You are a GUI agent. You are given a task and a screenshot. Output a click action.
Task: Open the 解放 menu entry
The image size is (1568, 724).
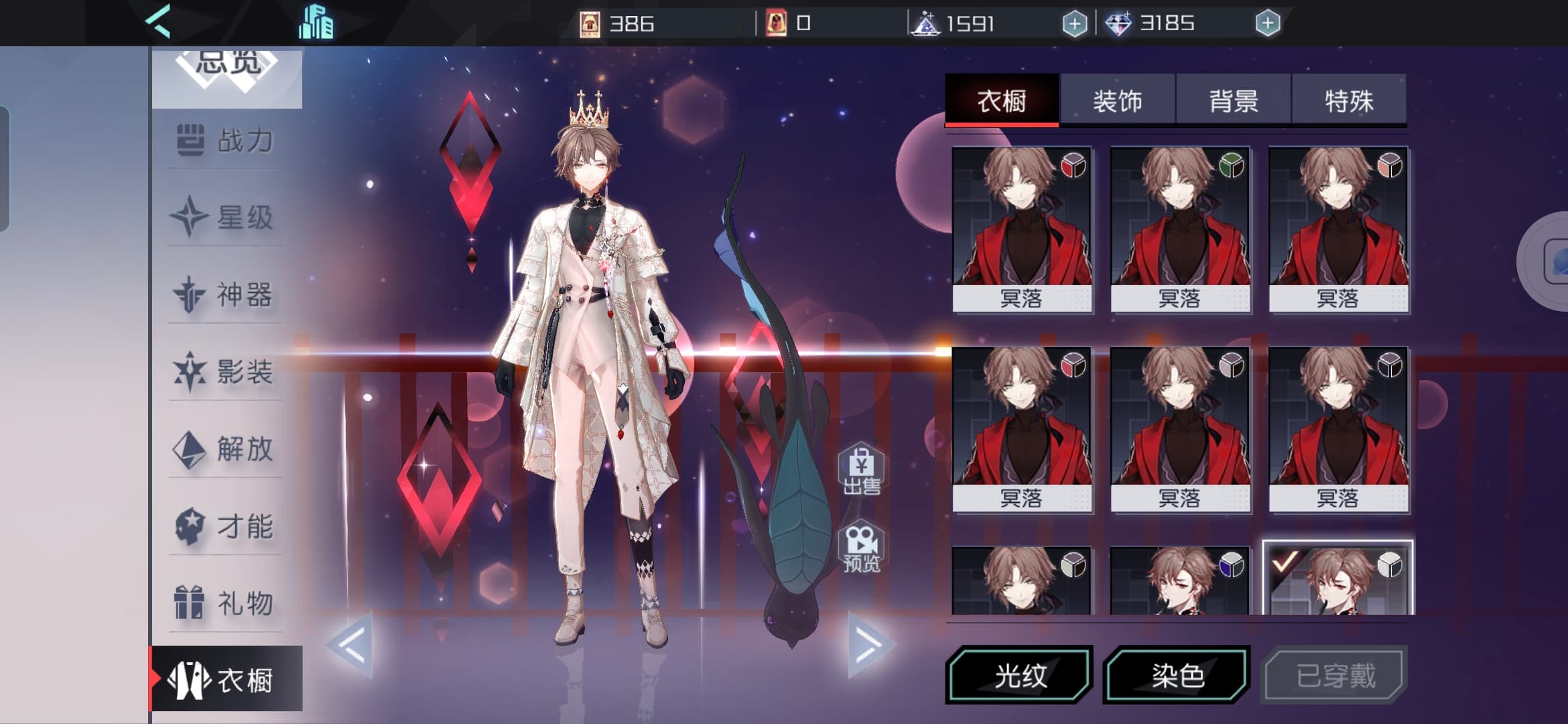[226, 449]
